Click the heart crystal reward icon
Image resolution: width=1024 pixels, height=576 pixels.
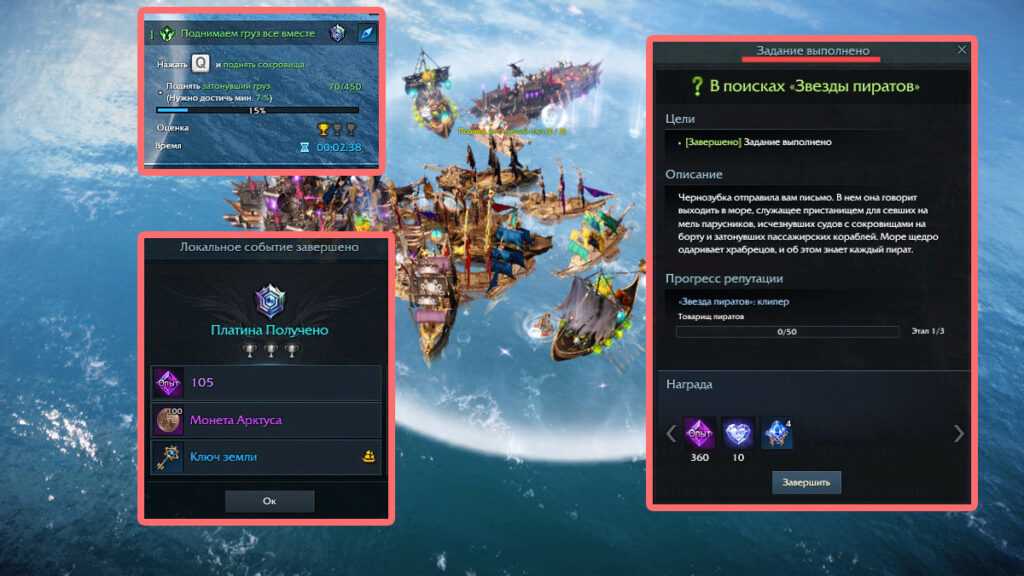point(738,432)
